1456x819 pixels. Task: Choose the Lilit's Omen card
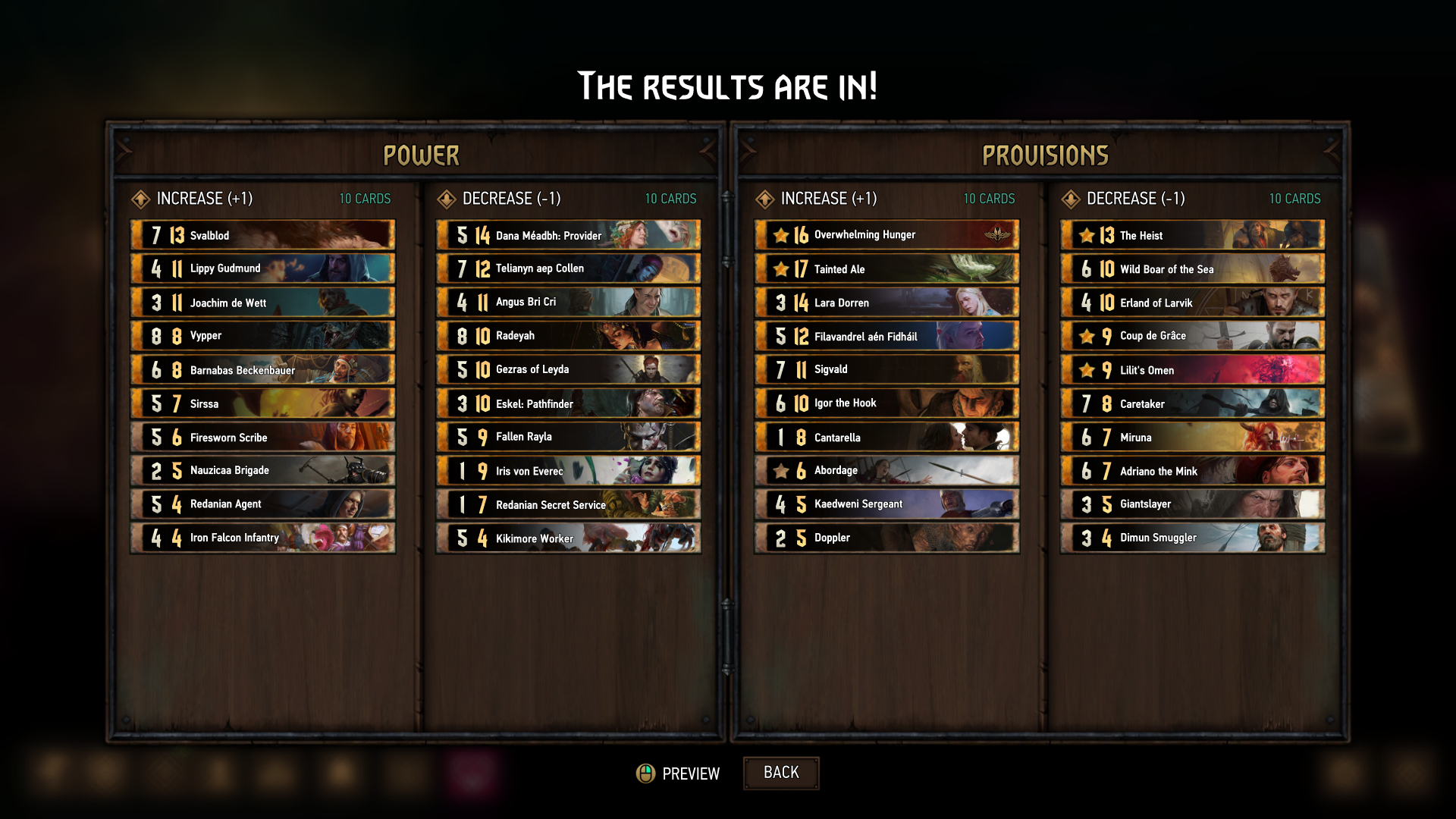pos(1192,370)
